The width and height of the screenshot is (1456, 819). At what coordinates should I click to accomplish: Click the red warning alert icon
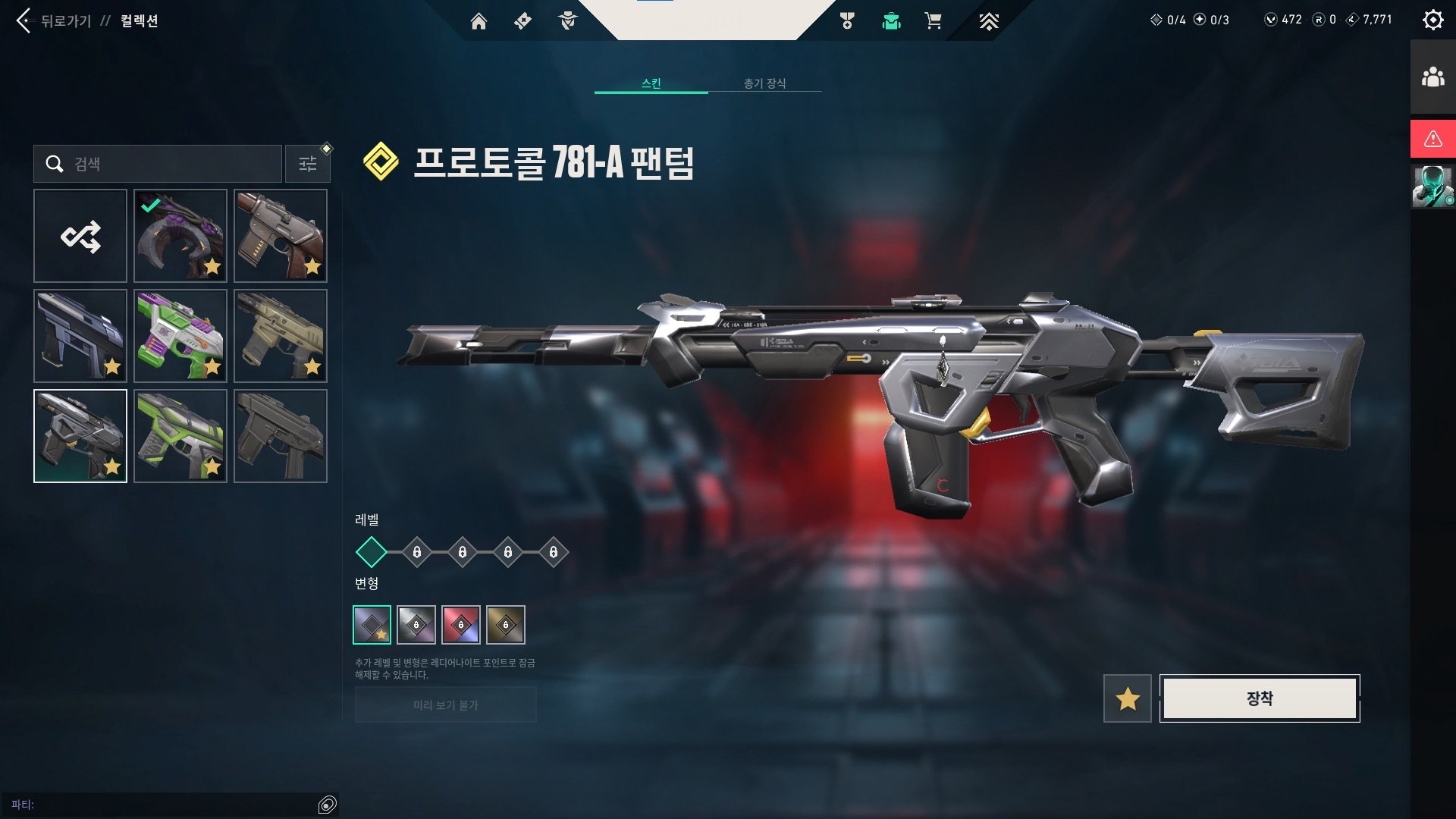tap(1432, 139)
